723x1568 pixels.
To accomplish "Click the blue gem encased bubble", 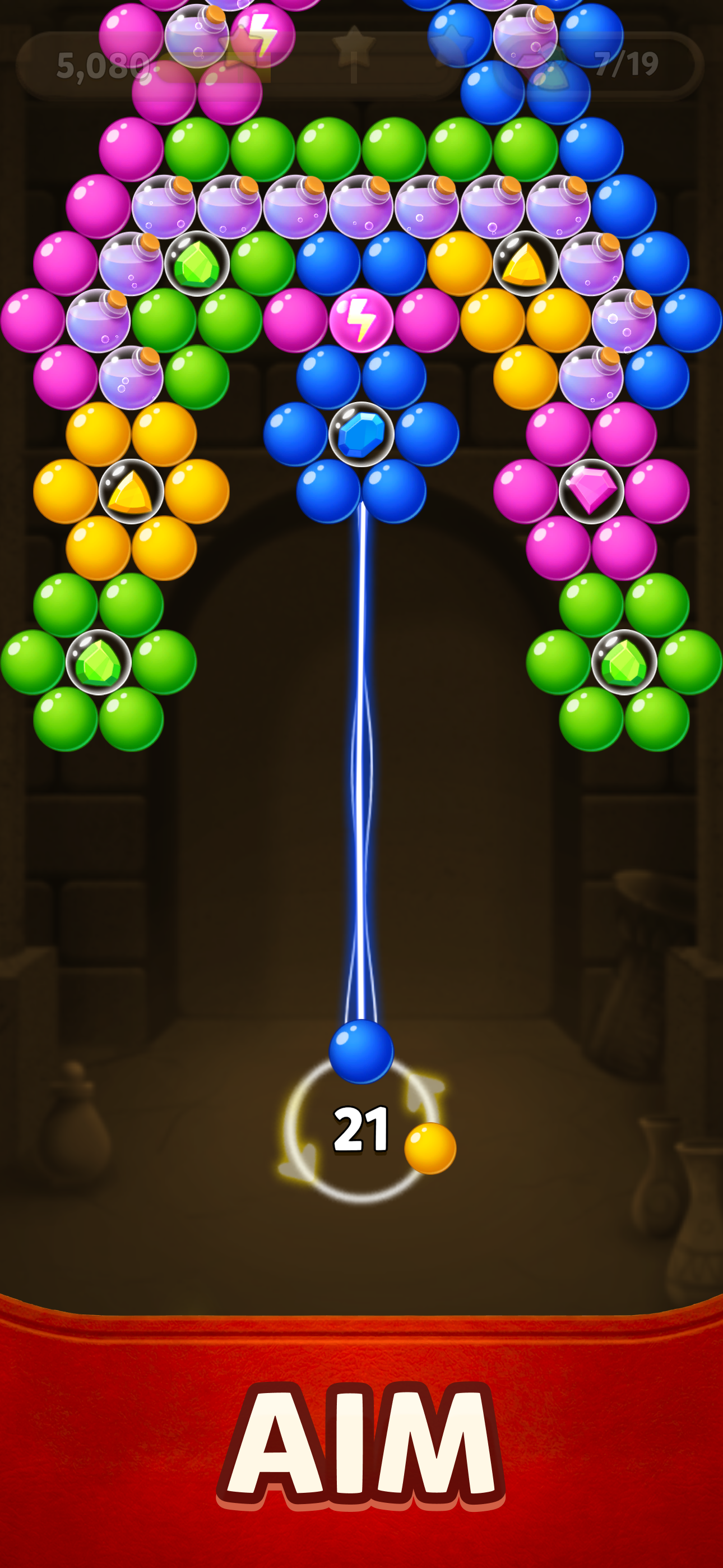I will pyautogui.click(x=361, y=434).
